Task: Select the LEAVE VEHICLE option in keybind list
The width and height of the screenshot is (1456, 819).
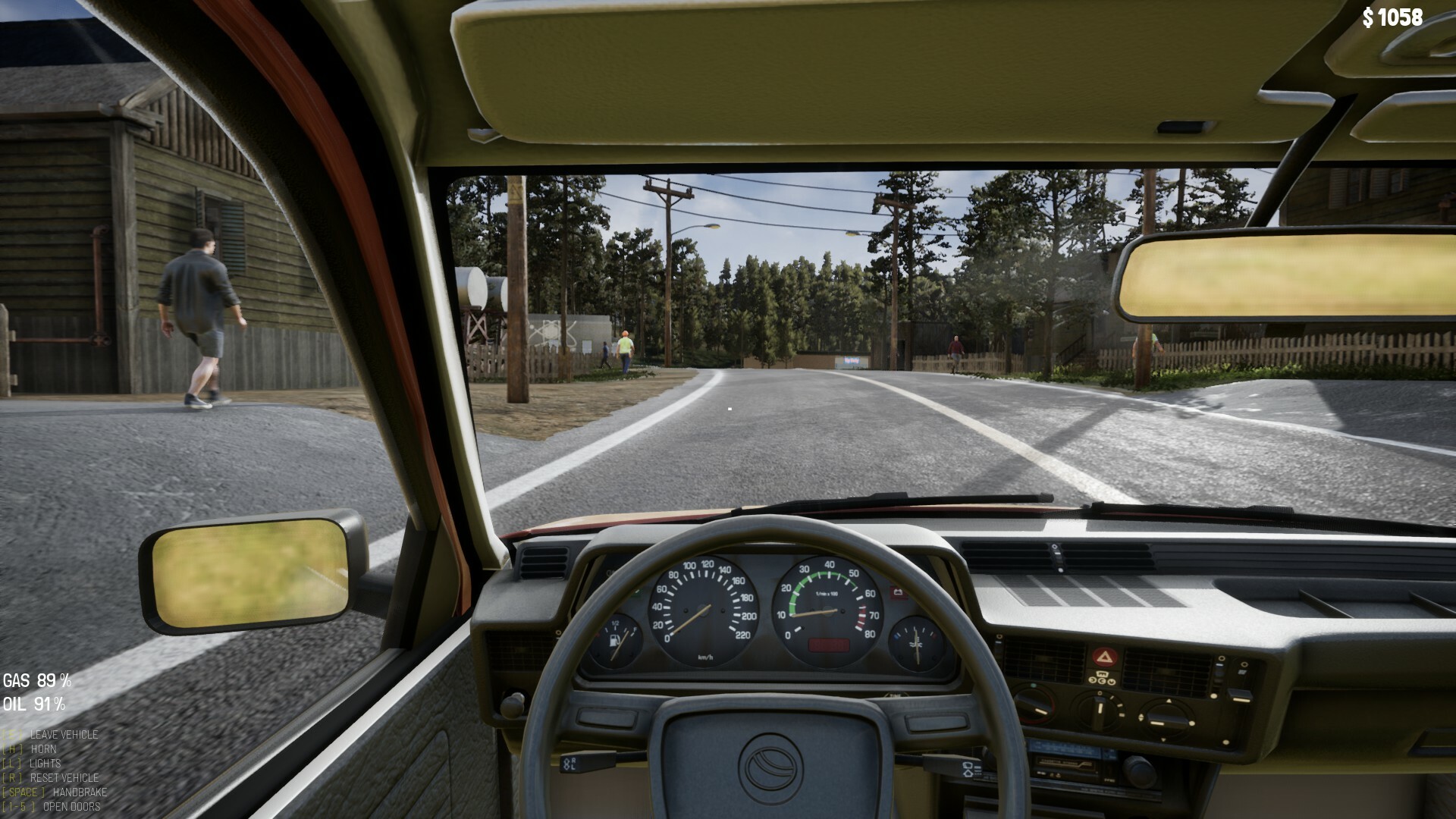Action: (64, 735)
